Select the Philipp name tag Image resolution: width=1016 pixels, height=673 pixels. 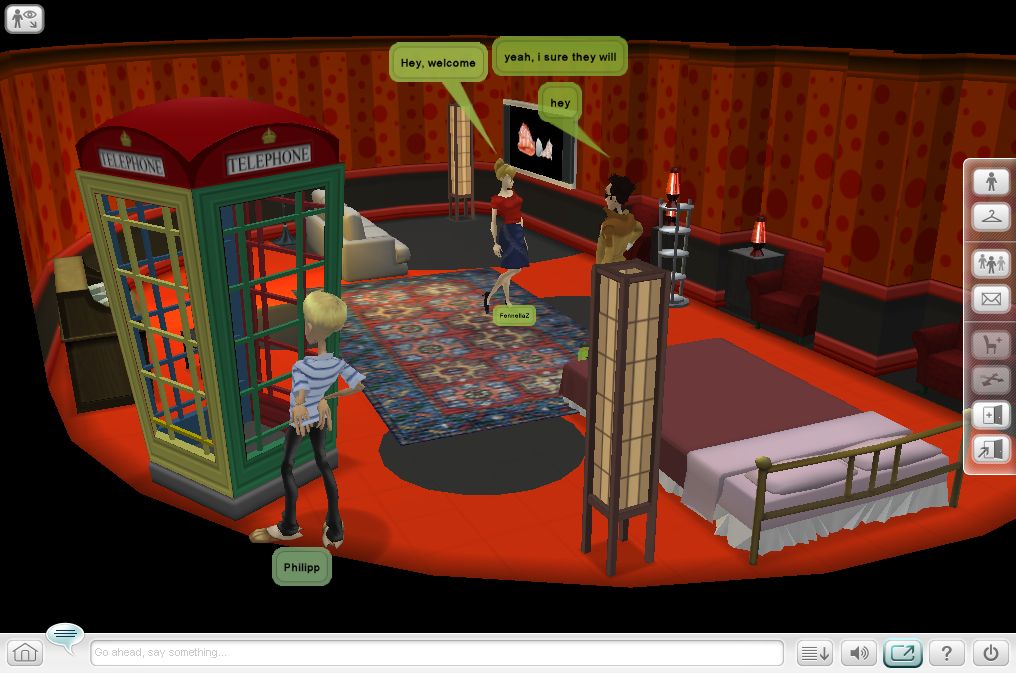pos(301,567)
